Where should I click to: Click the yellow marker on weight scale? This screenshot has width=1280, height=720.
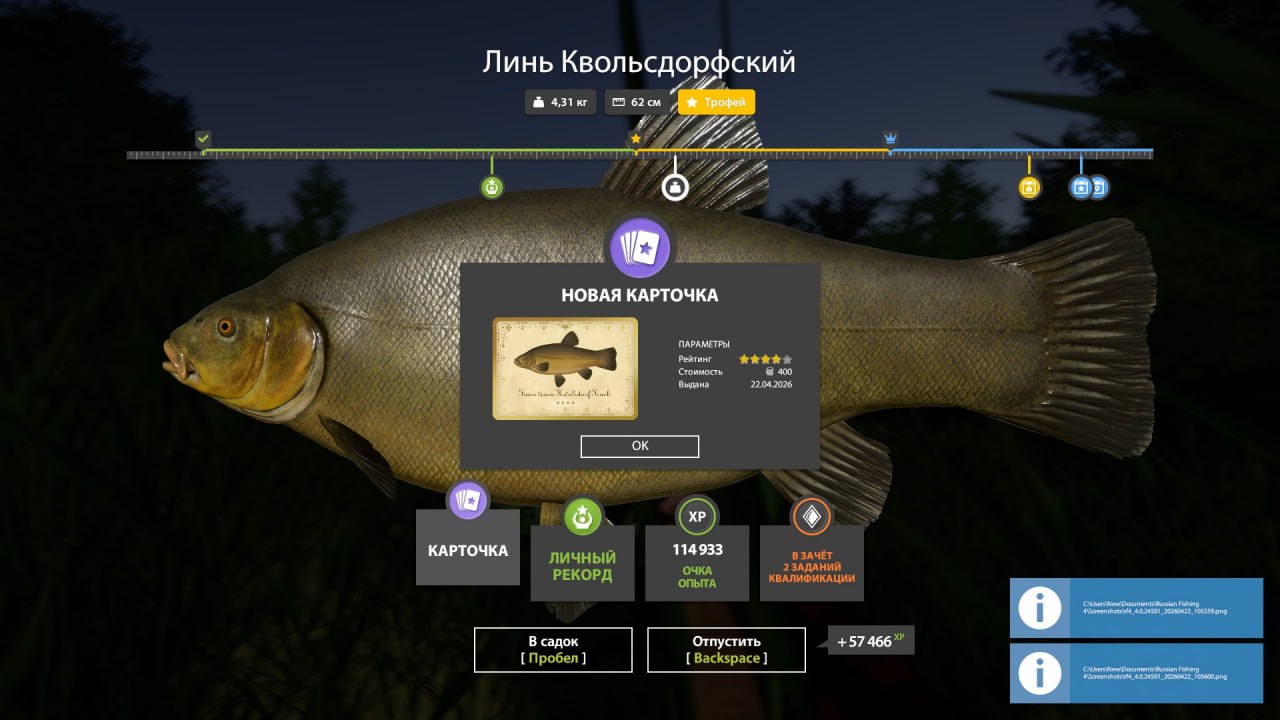[1029, 187]
